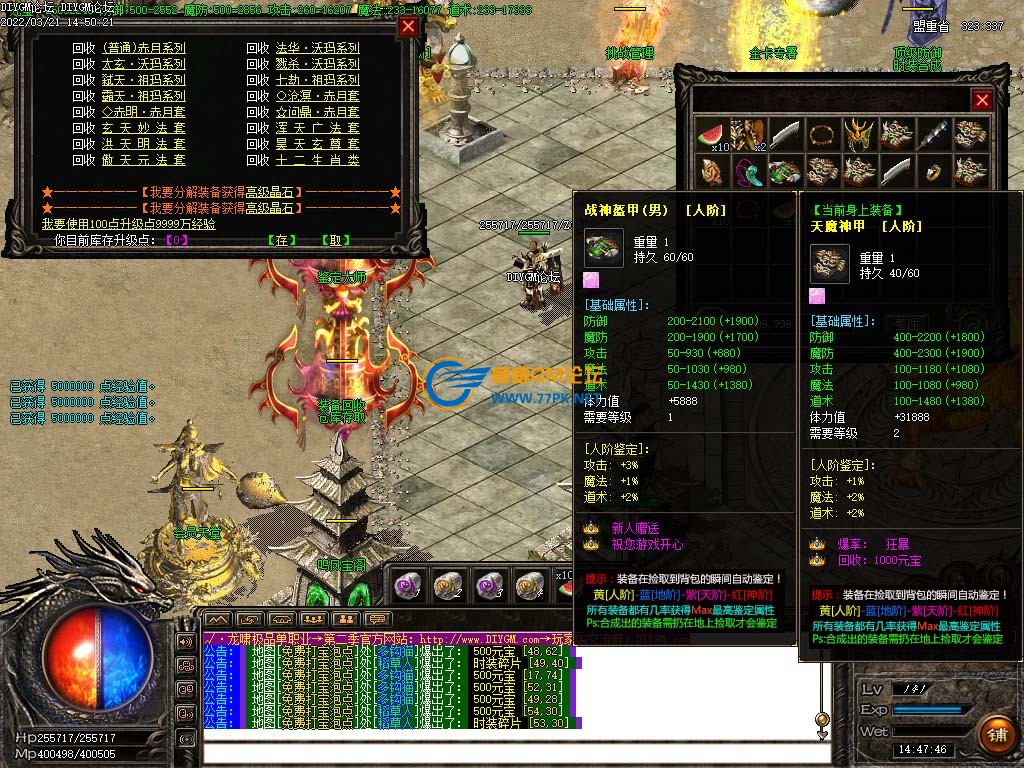Close the inventory bag window
Screen dimensions: 1024x768
click(x=982, y=100)
